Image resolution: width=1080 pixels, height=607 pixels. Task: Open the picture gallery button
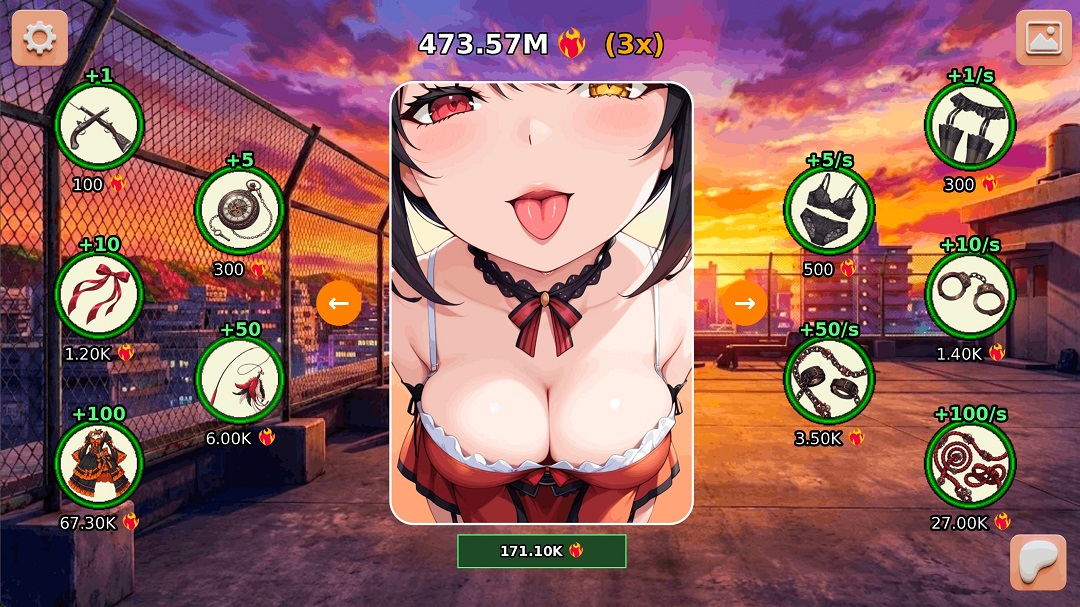point(1043,38)
